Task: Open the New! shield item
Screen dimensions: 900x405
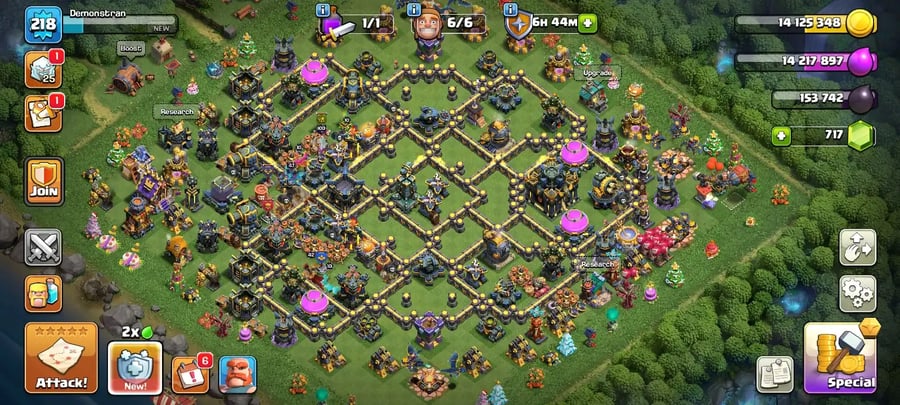Action: pyautogui.click(x=135, y=368)
